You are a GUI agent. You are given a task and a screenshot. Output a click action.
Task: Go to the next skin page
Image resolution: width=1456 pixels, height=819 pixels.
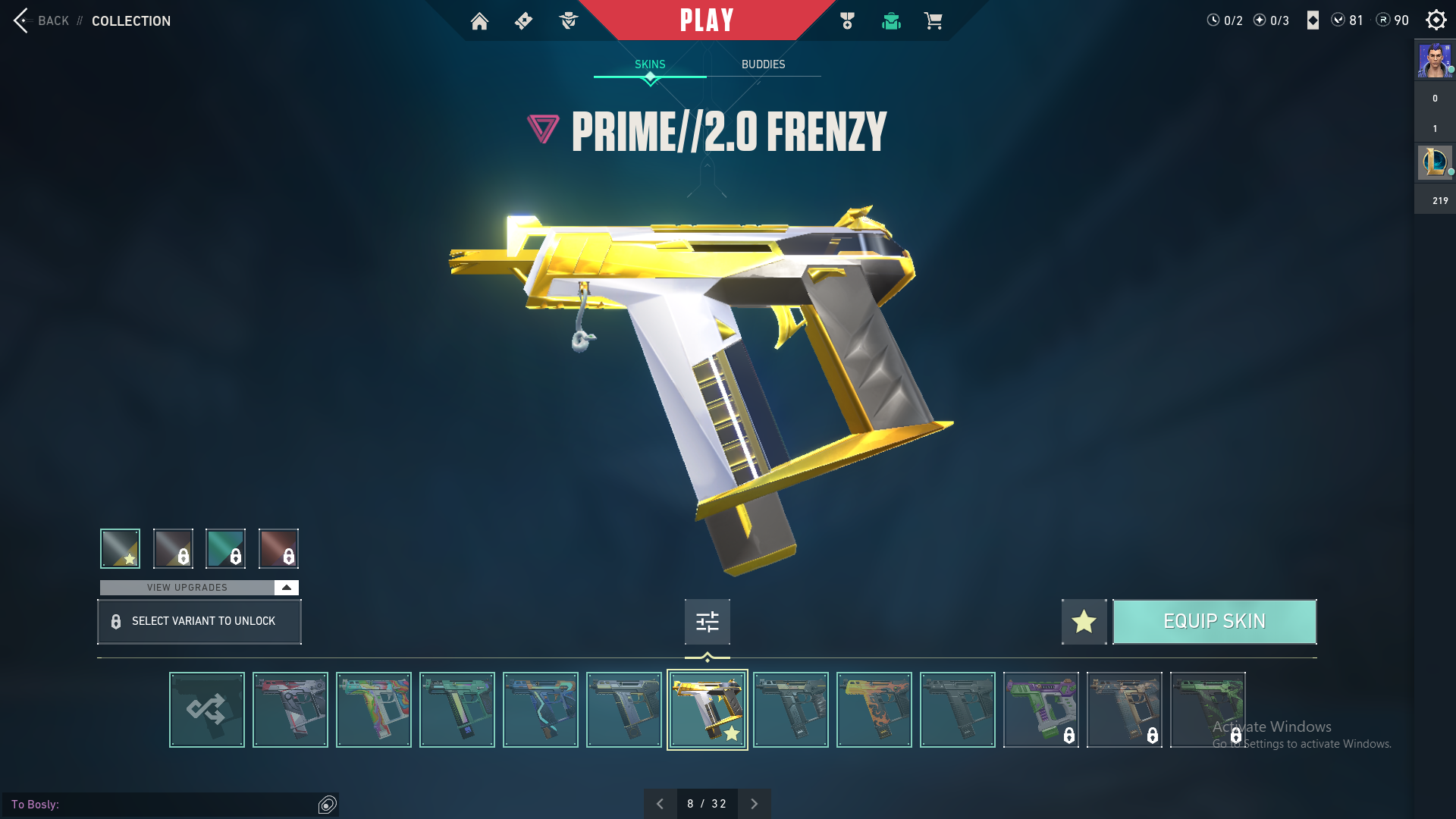(x=754, y=804)
